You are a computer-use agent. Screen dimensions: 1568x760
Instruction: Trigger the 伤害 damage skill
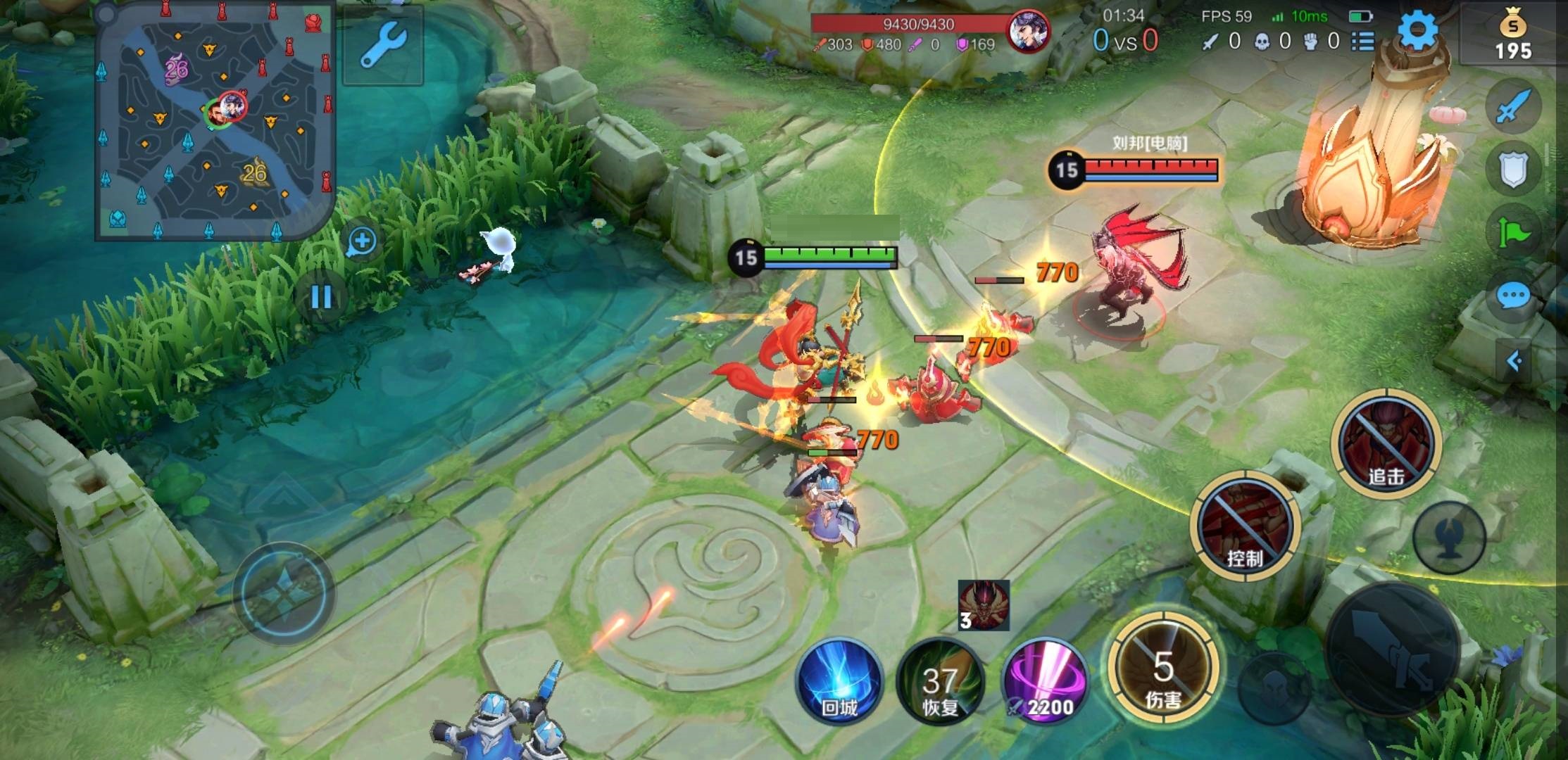(1163, 669)
